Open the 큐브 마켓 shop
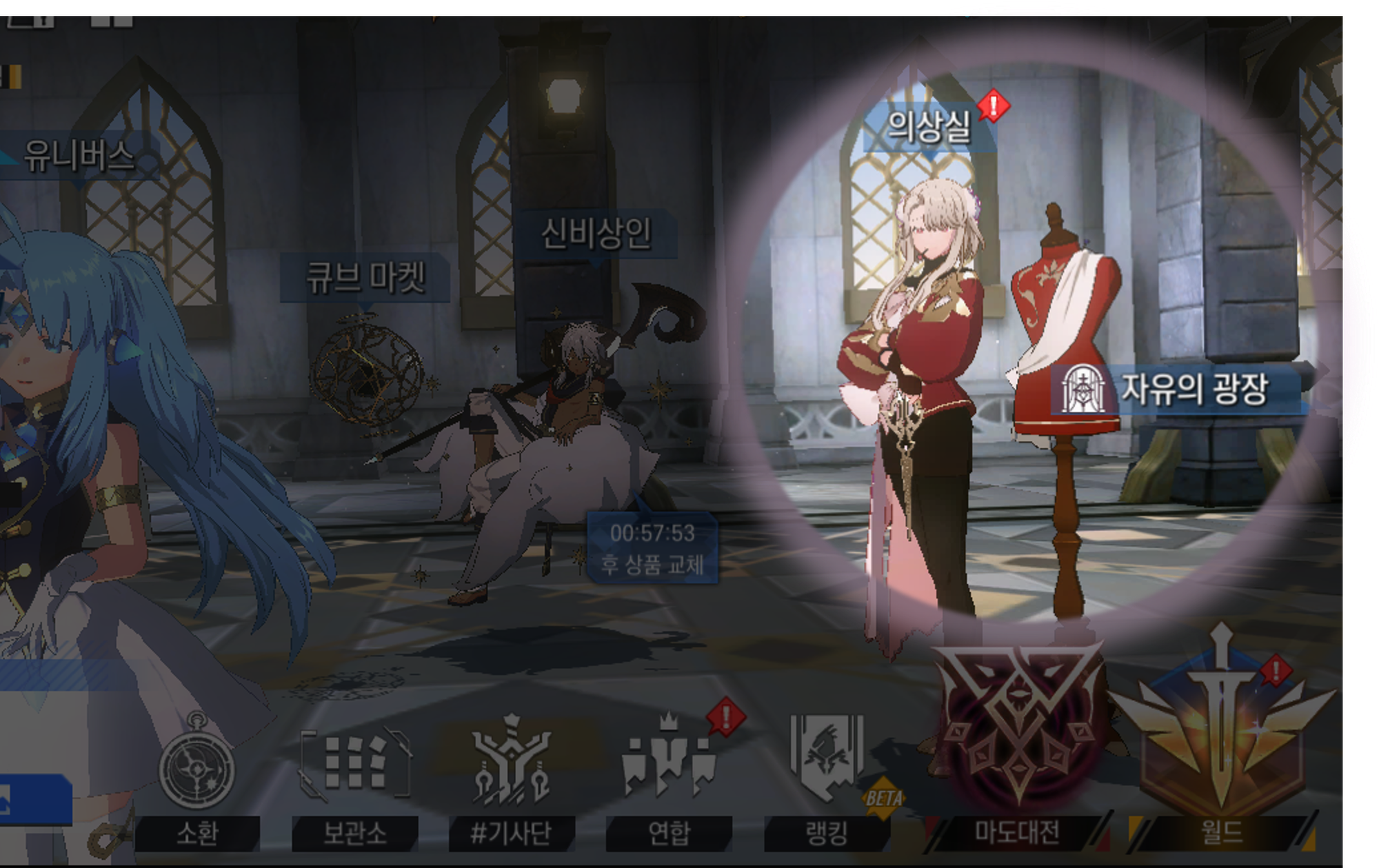This screenshot has height=868, width=1379. tap(365, 278)
